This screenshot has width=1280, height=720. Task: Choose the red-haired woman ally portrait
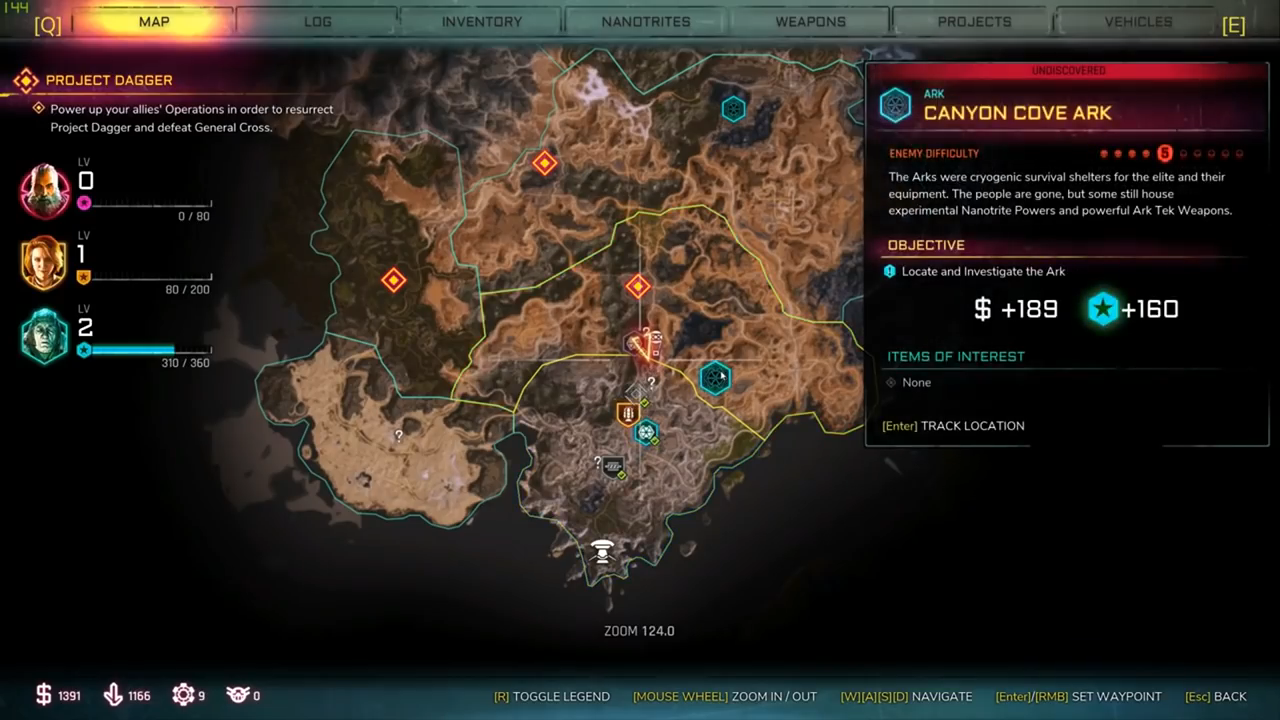(45, 263)
